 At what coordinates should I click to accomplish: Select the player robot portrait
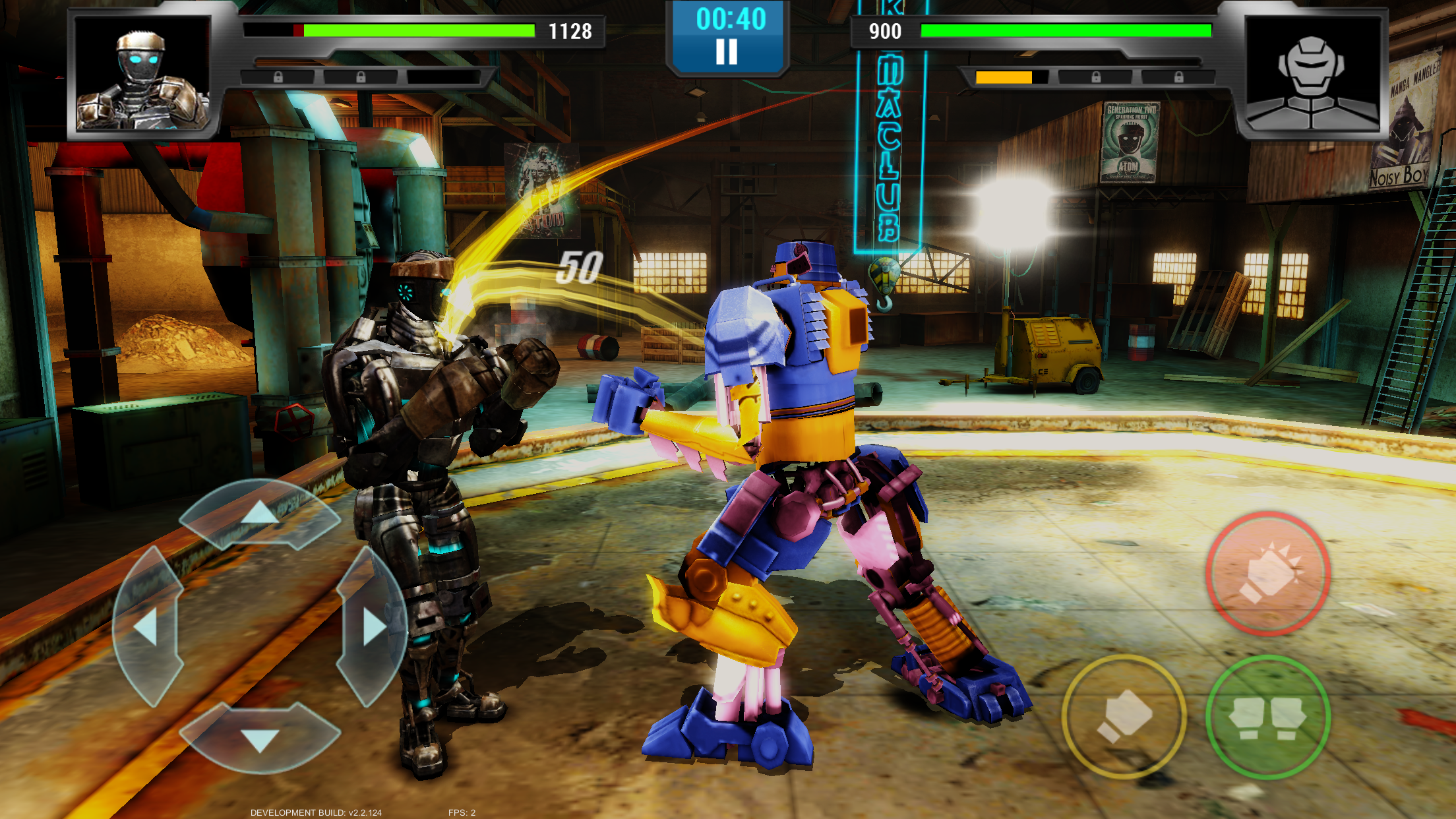(x=142, y=74)
